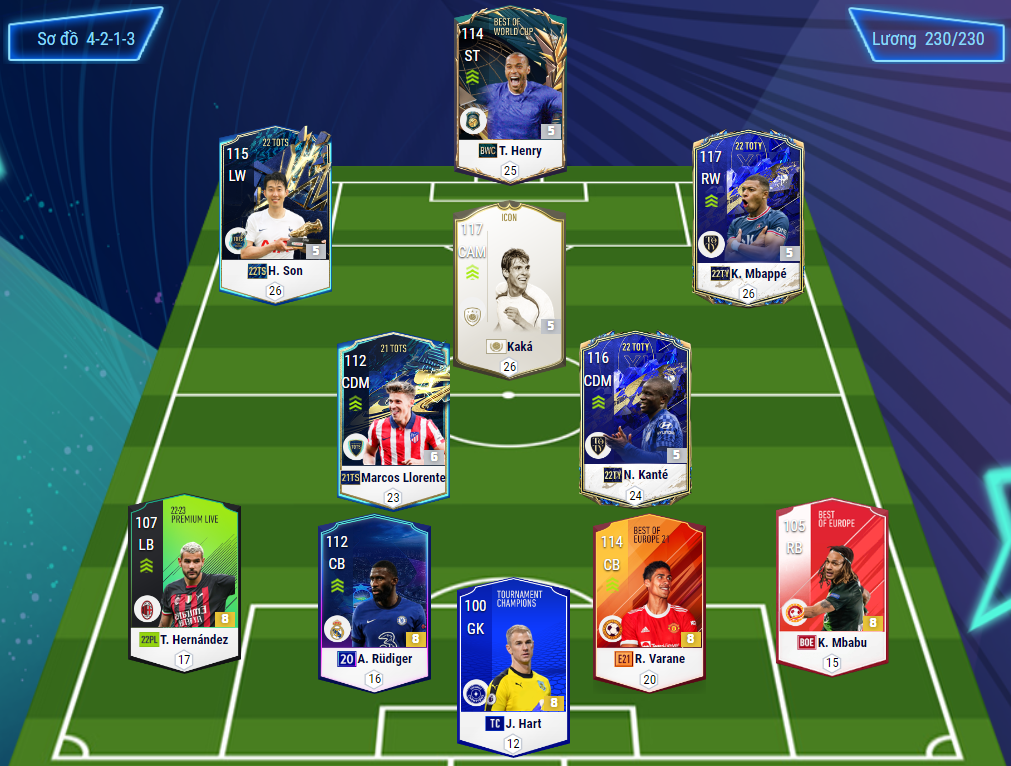Select the A. Rüdiger centre back card

pyautogui.click(x=373, y=597)
